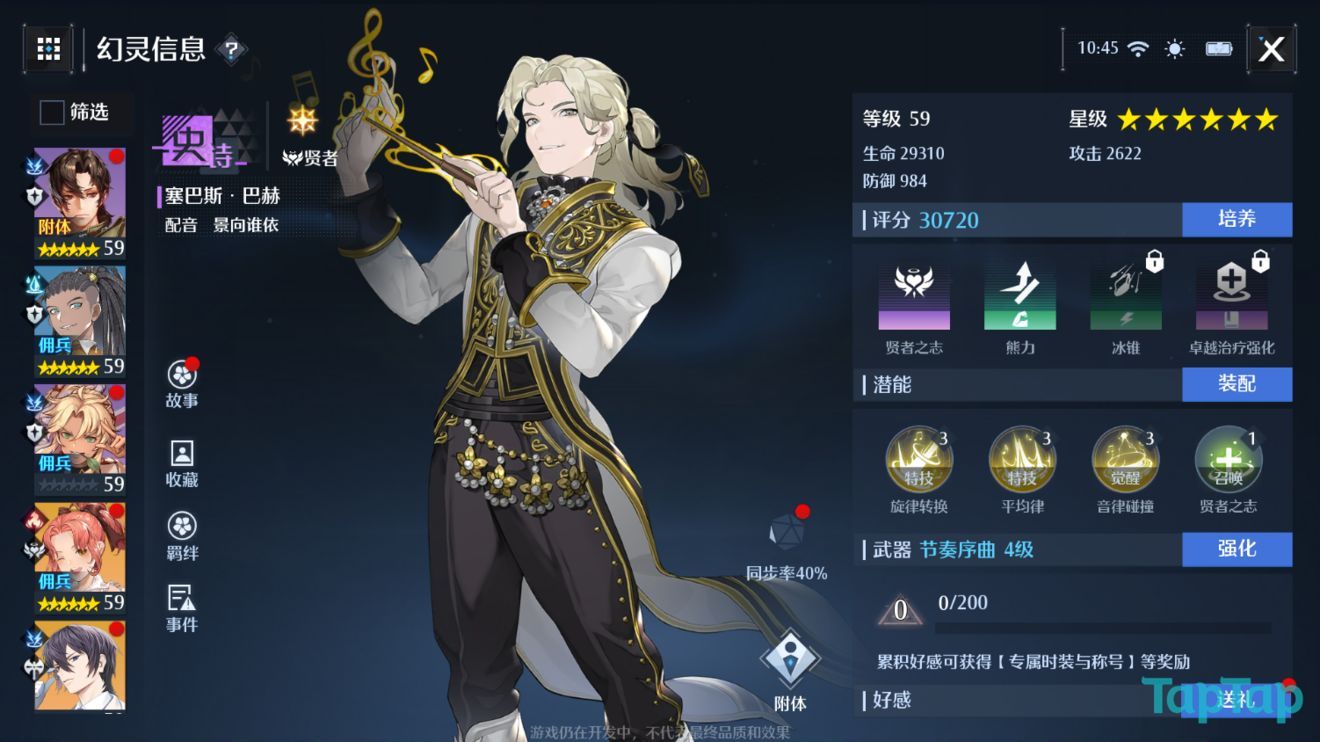Enable the 筛选 filter checkbox
Viewport: 1320px width, 742px height.
coord(50,113)
